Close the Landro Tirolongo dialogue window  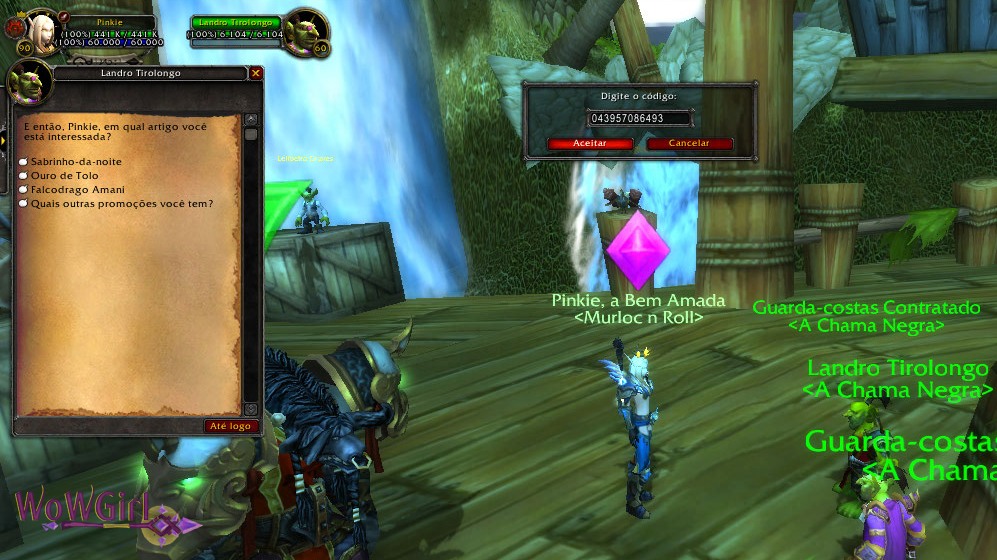[256, 73]
